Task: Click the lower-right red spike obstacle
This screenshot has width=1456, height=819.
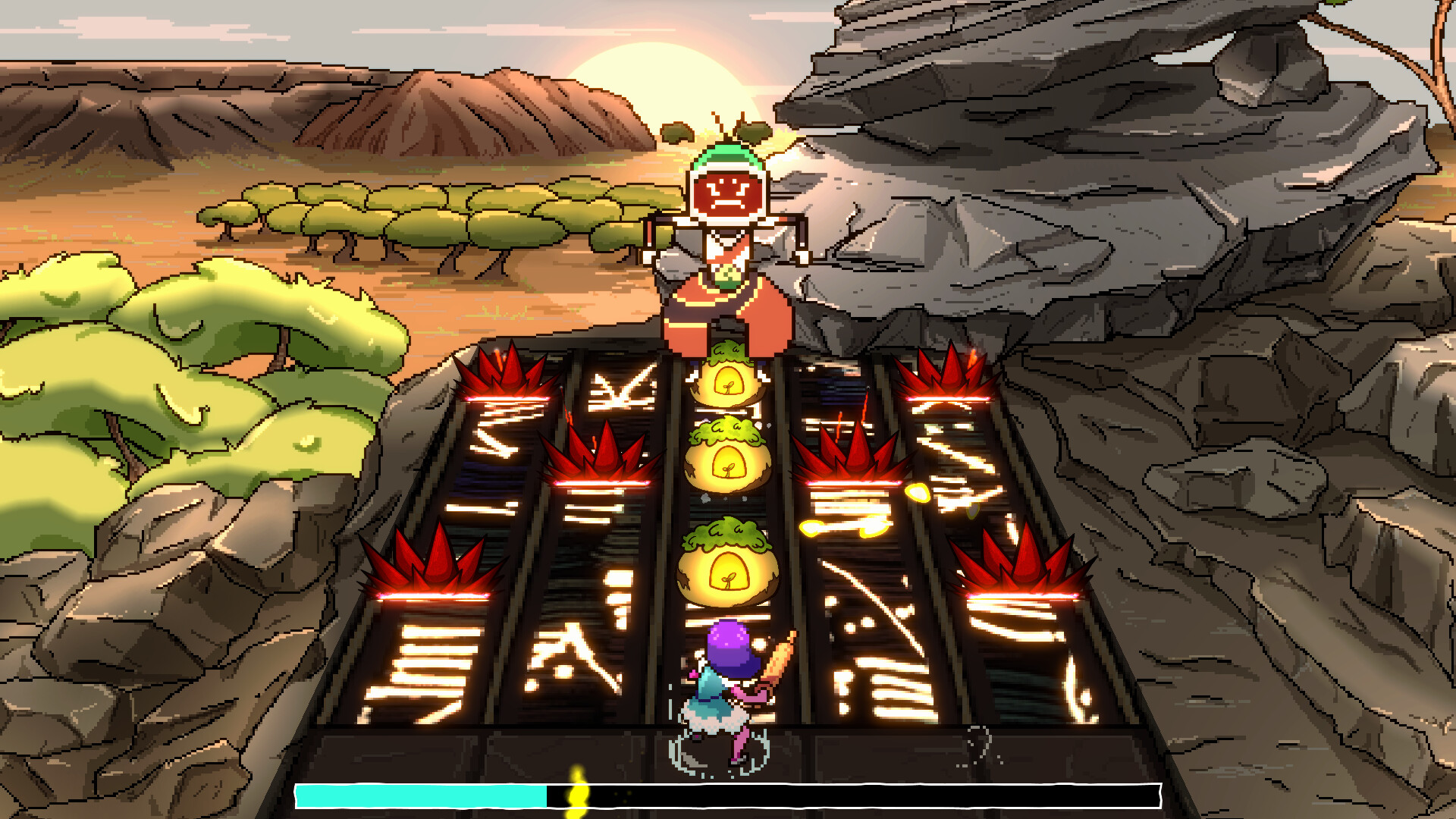Action: pos(1016,565)
